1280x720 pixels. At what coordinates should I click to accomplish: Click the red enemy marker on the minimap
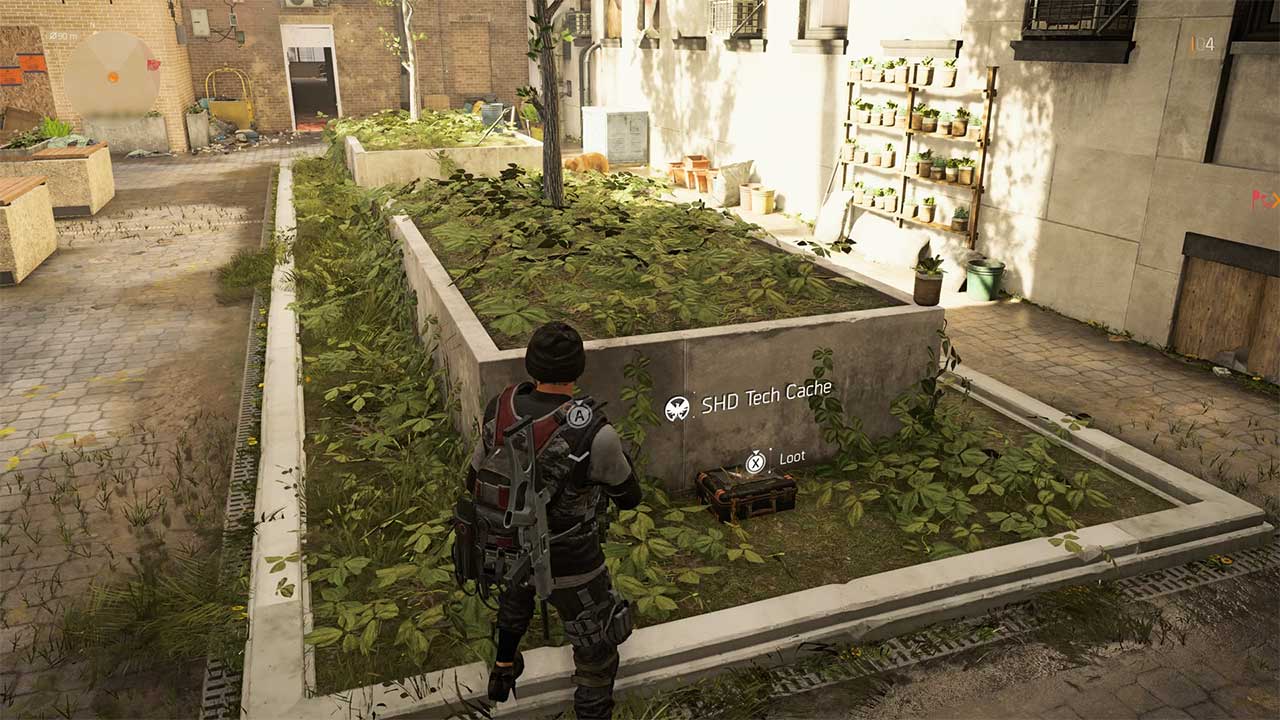point(153,65)
